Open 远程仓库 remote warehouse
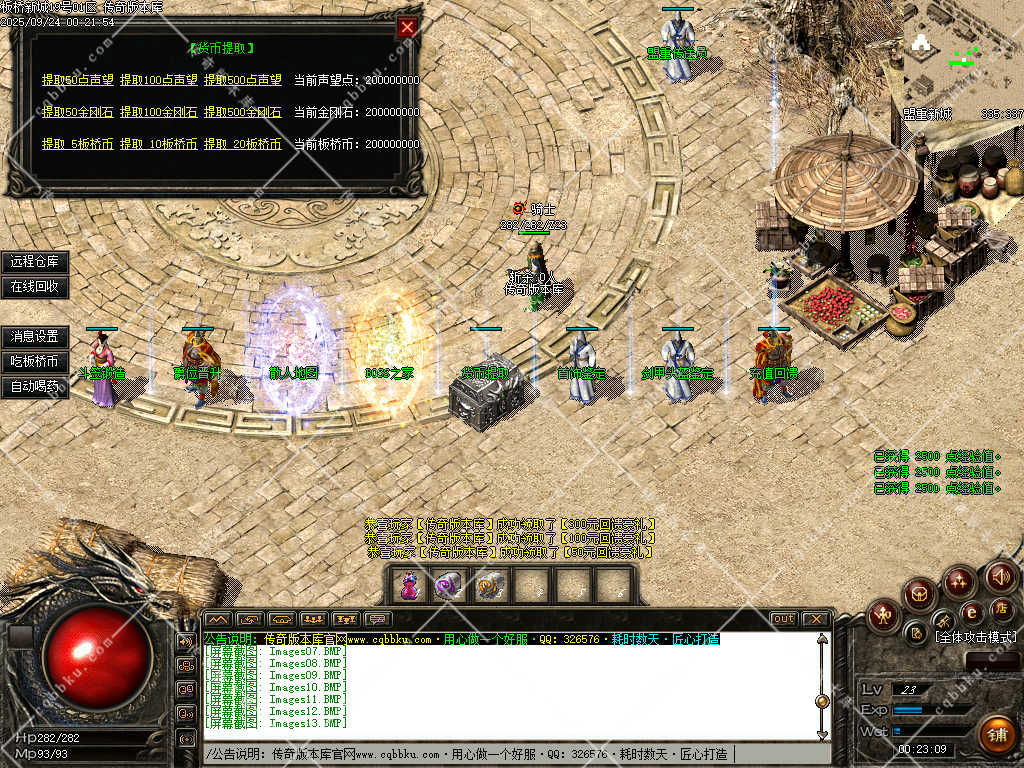1024x768 pixels. [35, 262]
